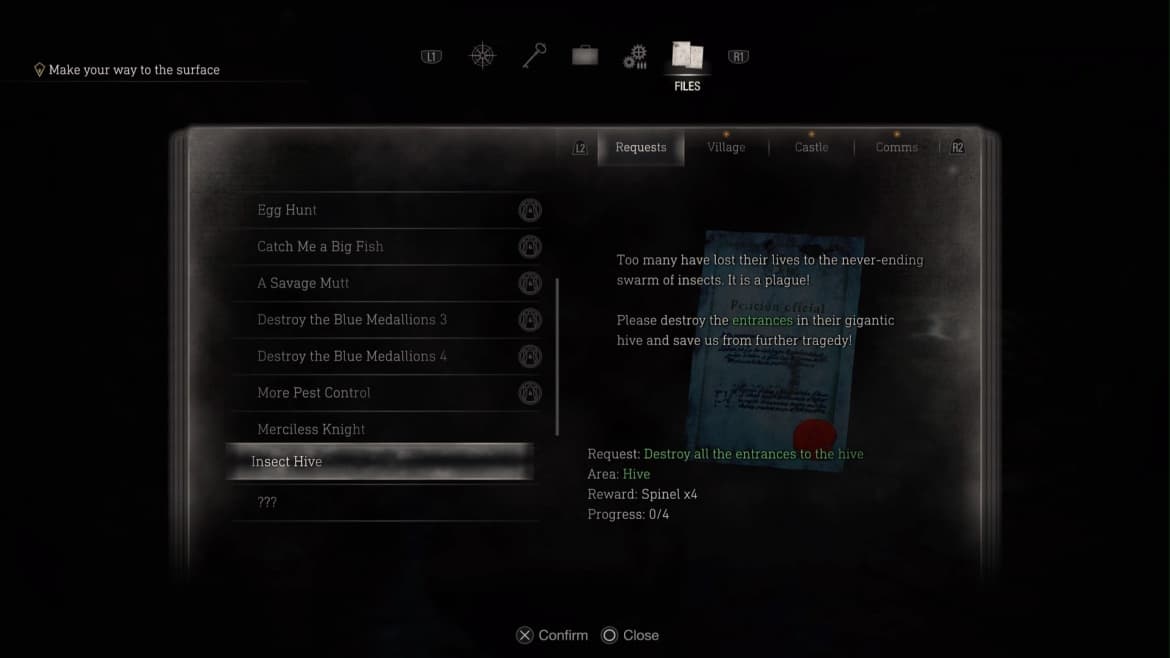
Task: Select the Files documents icon
Action: point(687,56)
